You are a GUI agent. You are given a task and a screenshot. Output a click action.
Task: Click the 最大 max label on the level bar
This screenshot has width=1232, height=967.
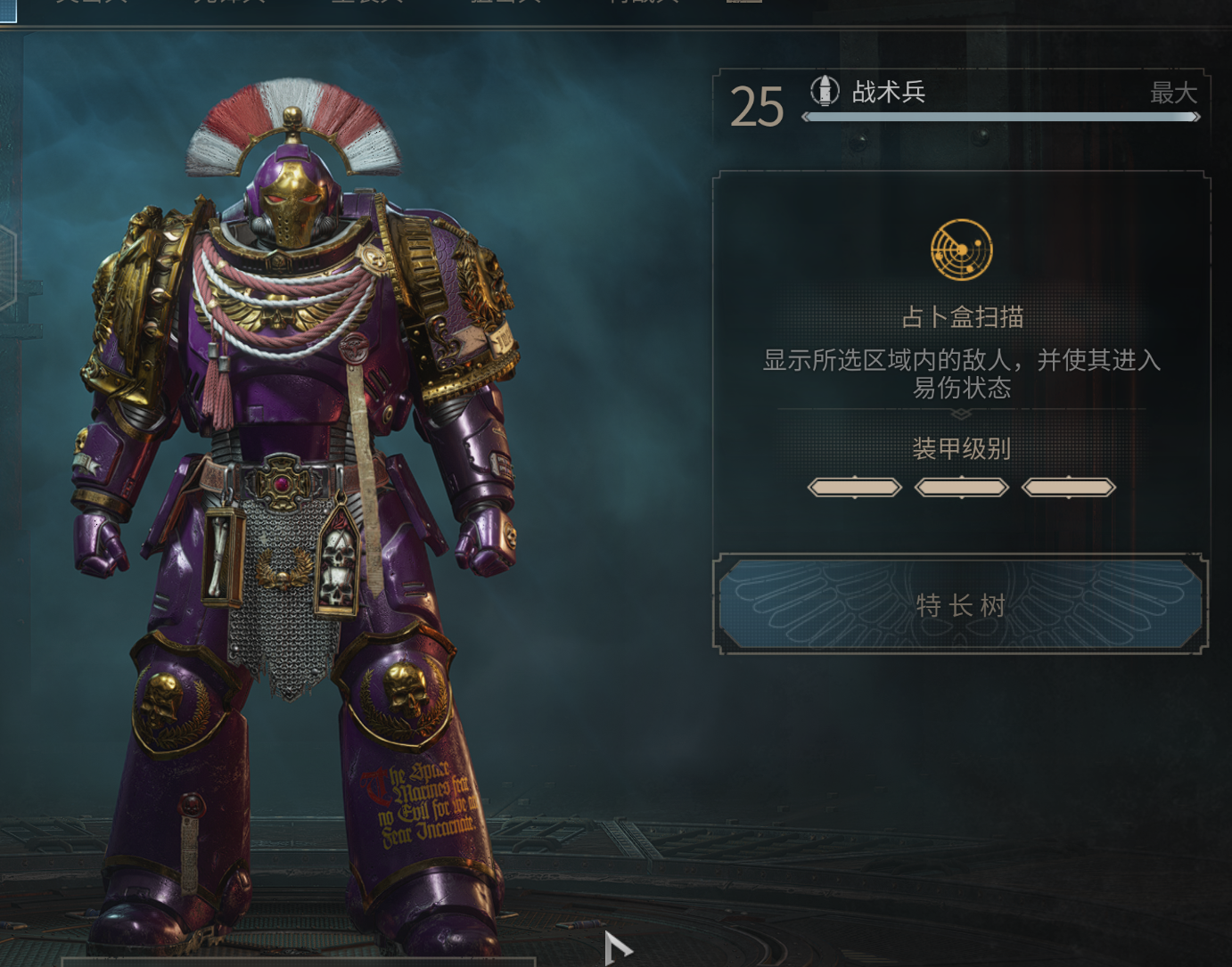click(x=1175, y=93)
